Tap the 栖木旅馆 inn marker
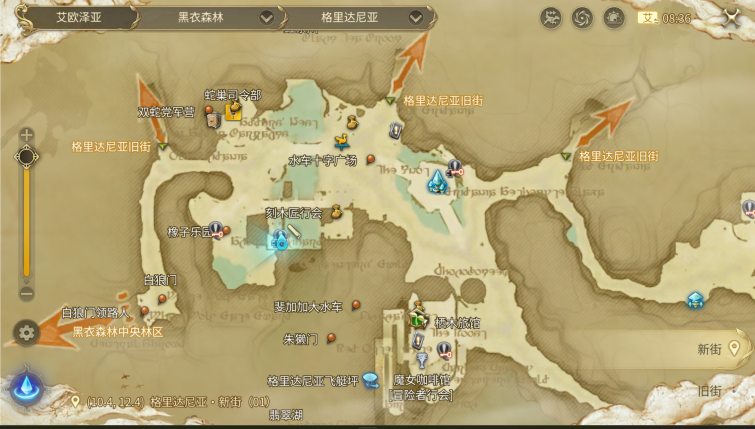 pos(419,320)
